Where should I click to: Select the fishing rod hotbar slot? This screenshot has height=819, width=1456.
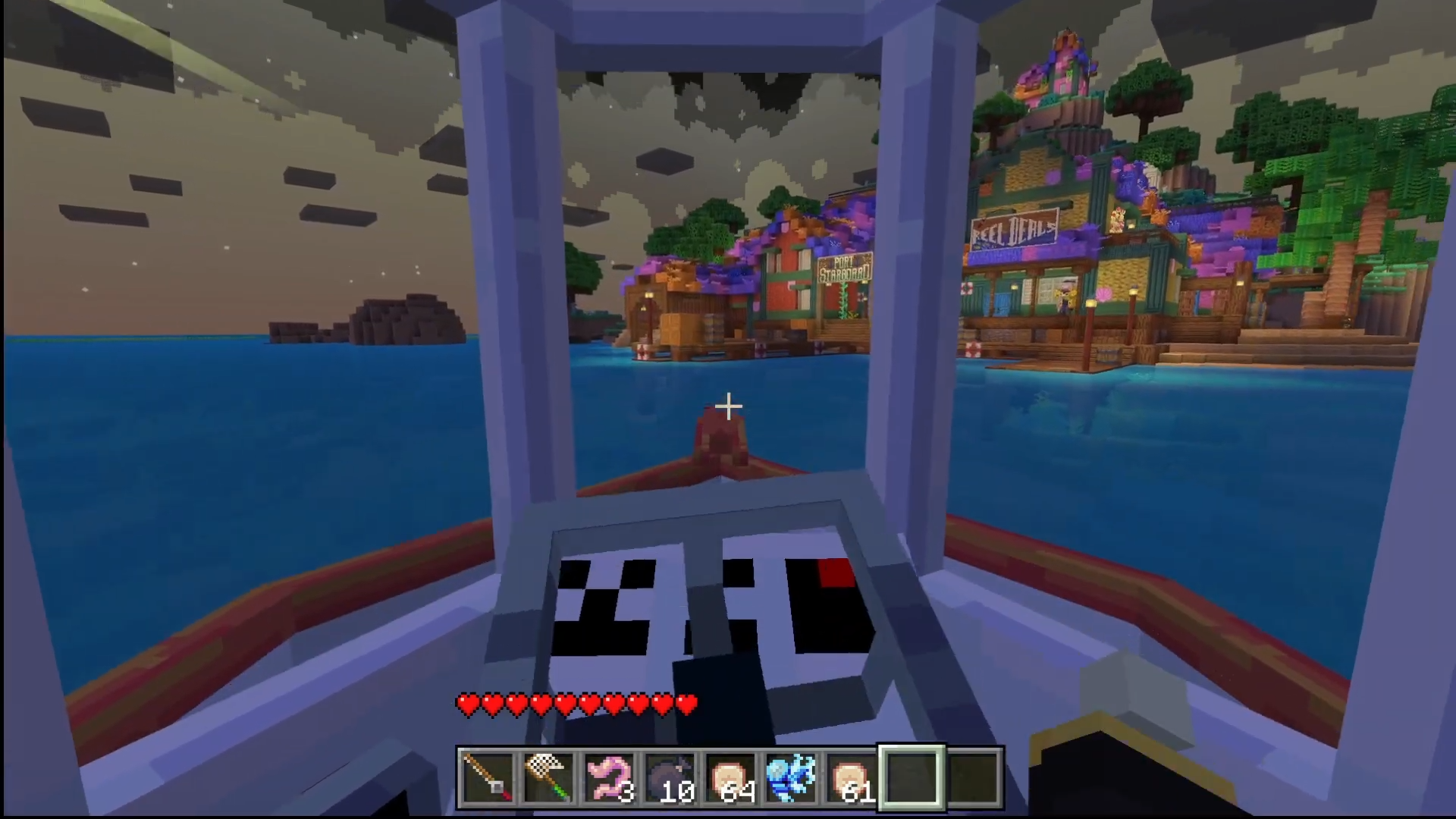tap(488, 778)
